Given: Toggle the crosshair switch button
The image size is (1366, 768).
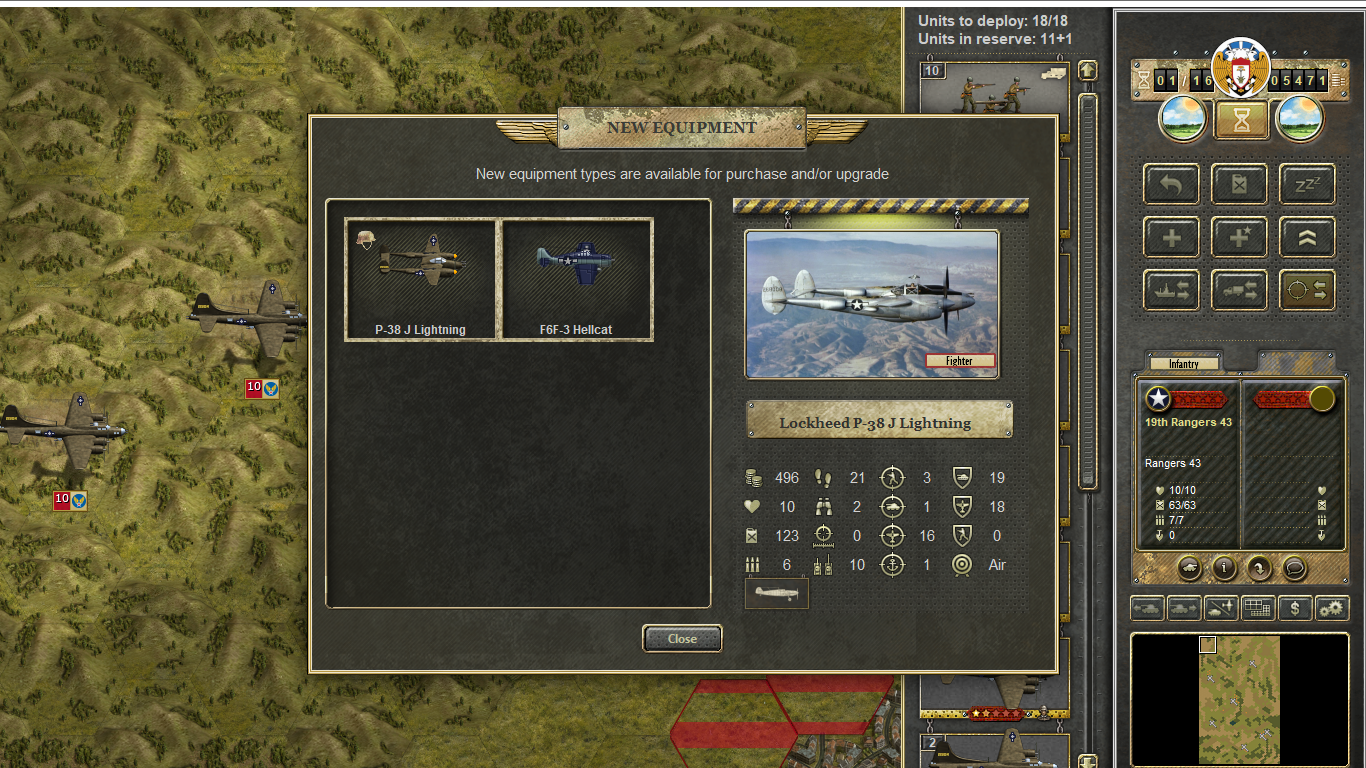Looking at the screenshot, I should click(1307, 290).
